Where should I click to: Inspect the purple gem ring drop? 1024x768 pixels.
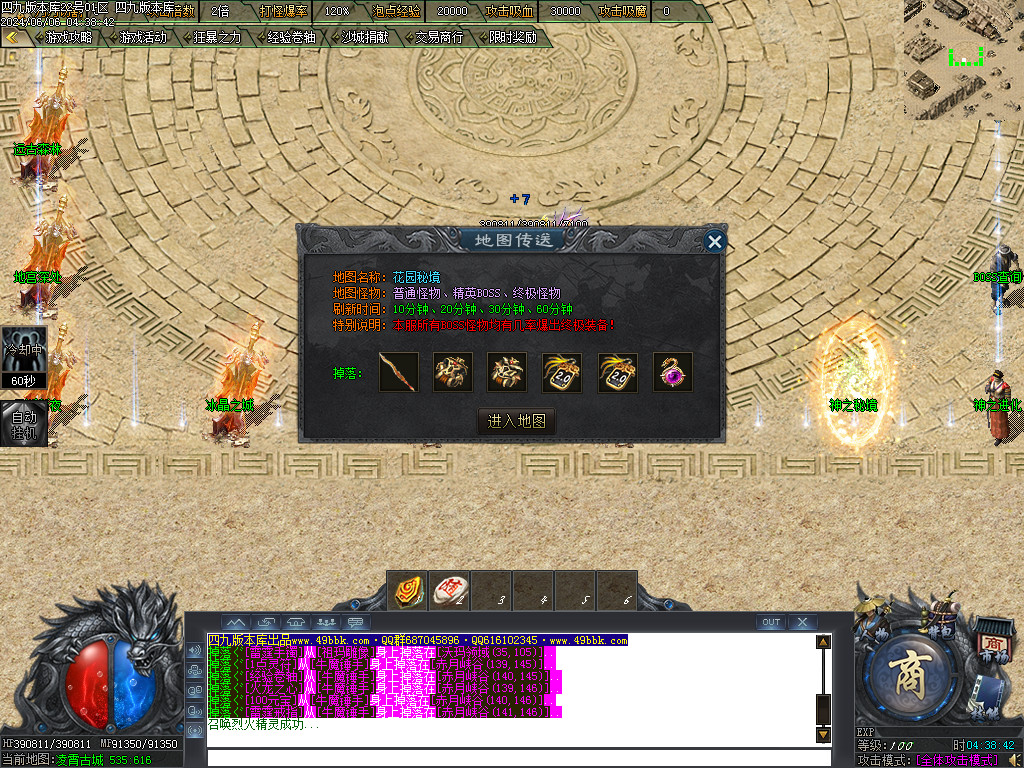pos(673,373)
